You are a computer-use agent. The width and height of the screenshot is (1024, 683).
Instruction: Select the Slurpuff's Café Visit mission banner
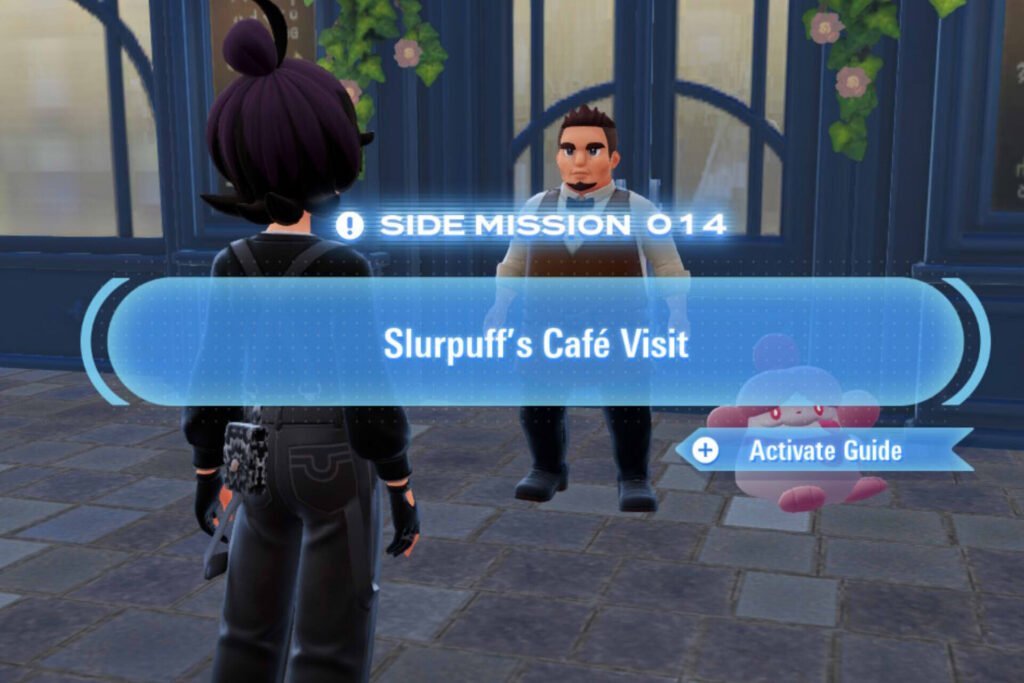[x=535, y=343]
